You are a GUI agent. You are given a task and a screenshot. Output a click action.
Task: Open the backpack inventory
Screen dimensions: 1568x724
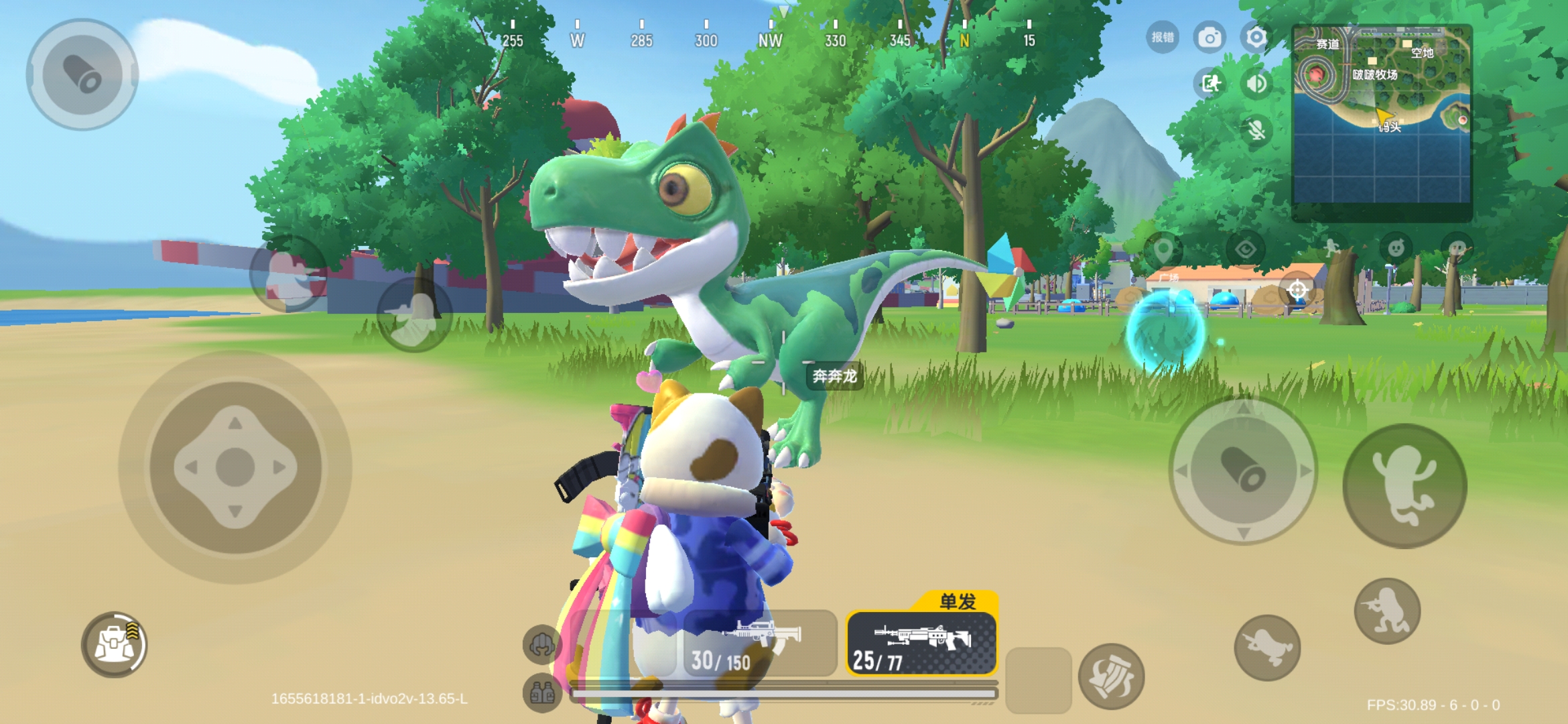[114, 644]
